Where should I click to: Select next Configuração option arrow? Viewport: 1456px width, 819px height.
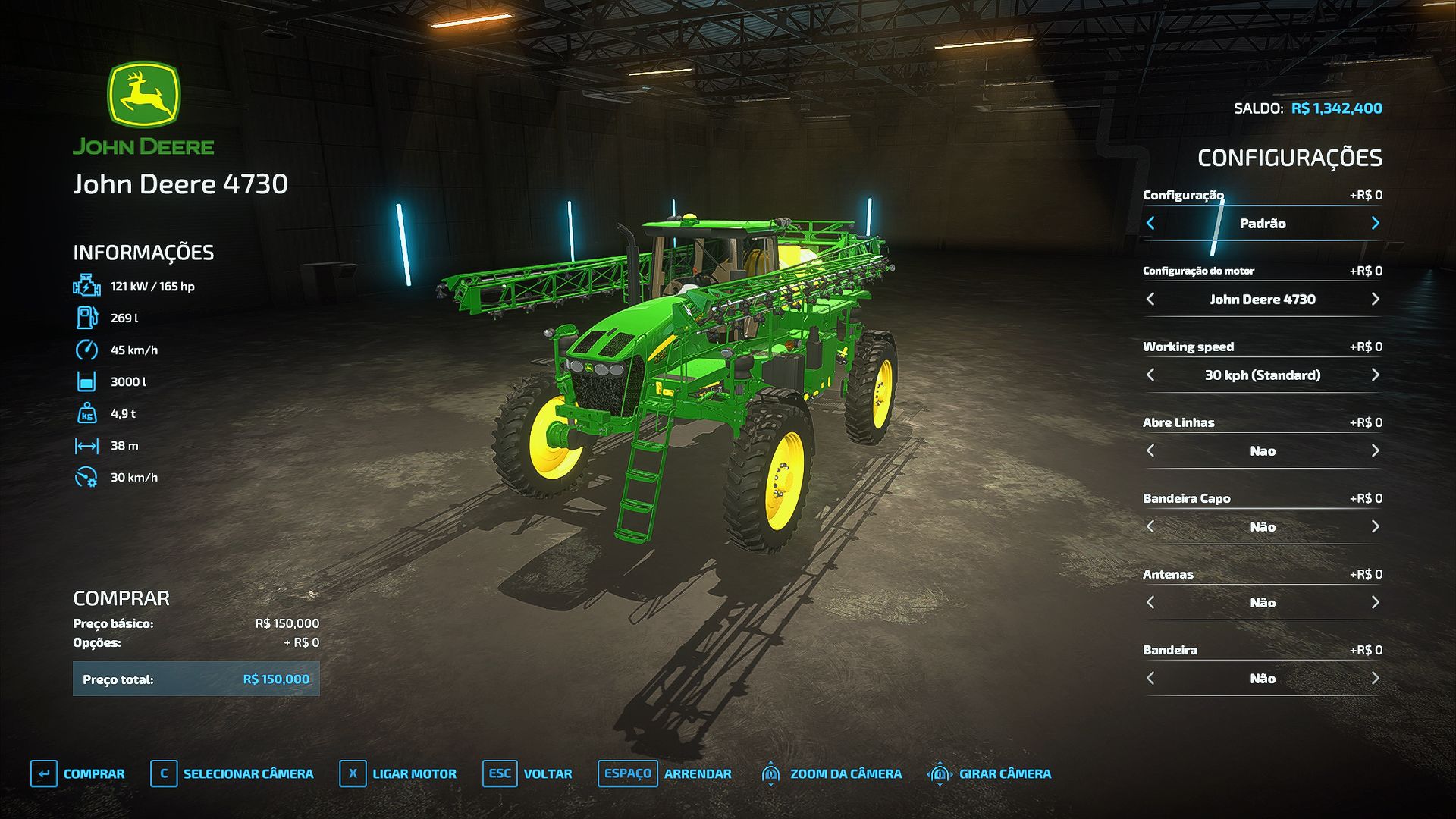pyautogui.click(x=1375, y=223)
